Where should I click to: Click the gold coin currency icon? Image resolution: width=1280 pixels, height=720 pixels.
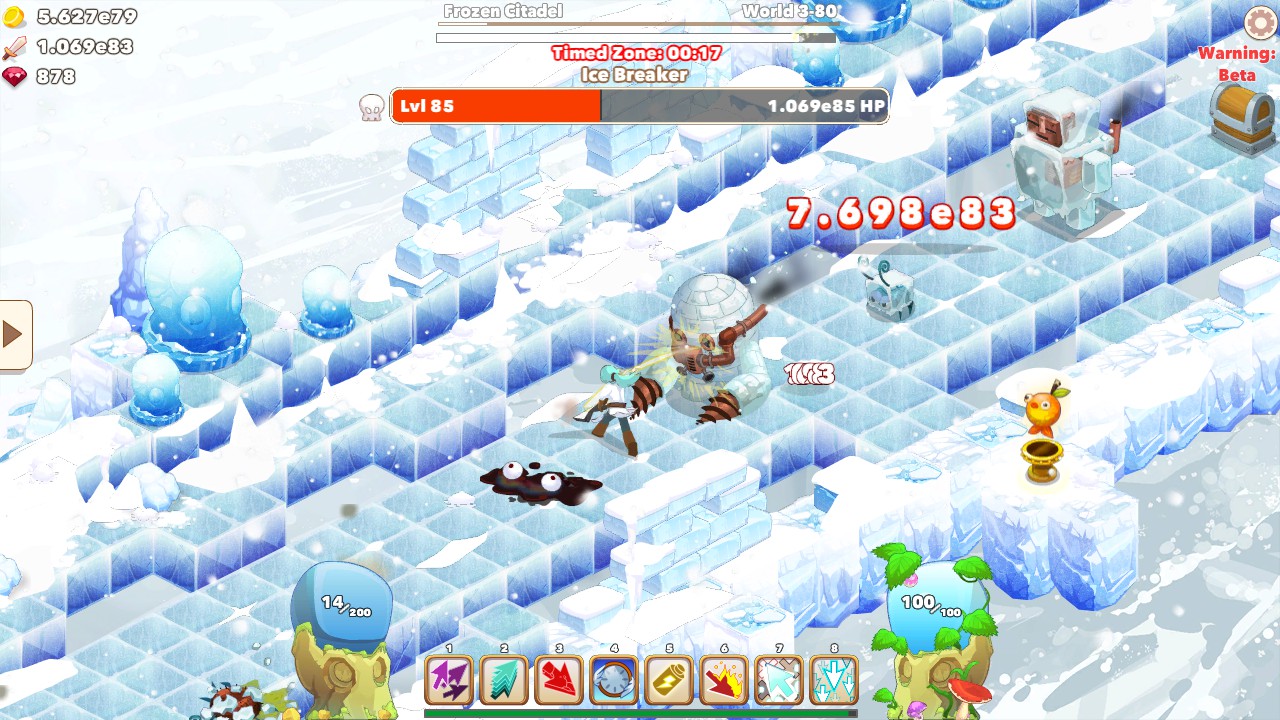tap(14, 17)
